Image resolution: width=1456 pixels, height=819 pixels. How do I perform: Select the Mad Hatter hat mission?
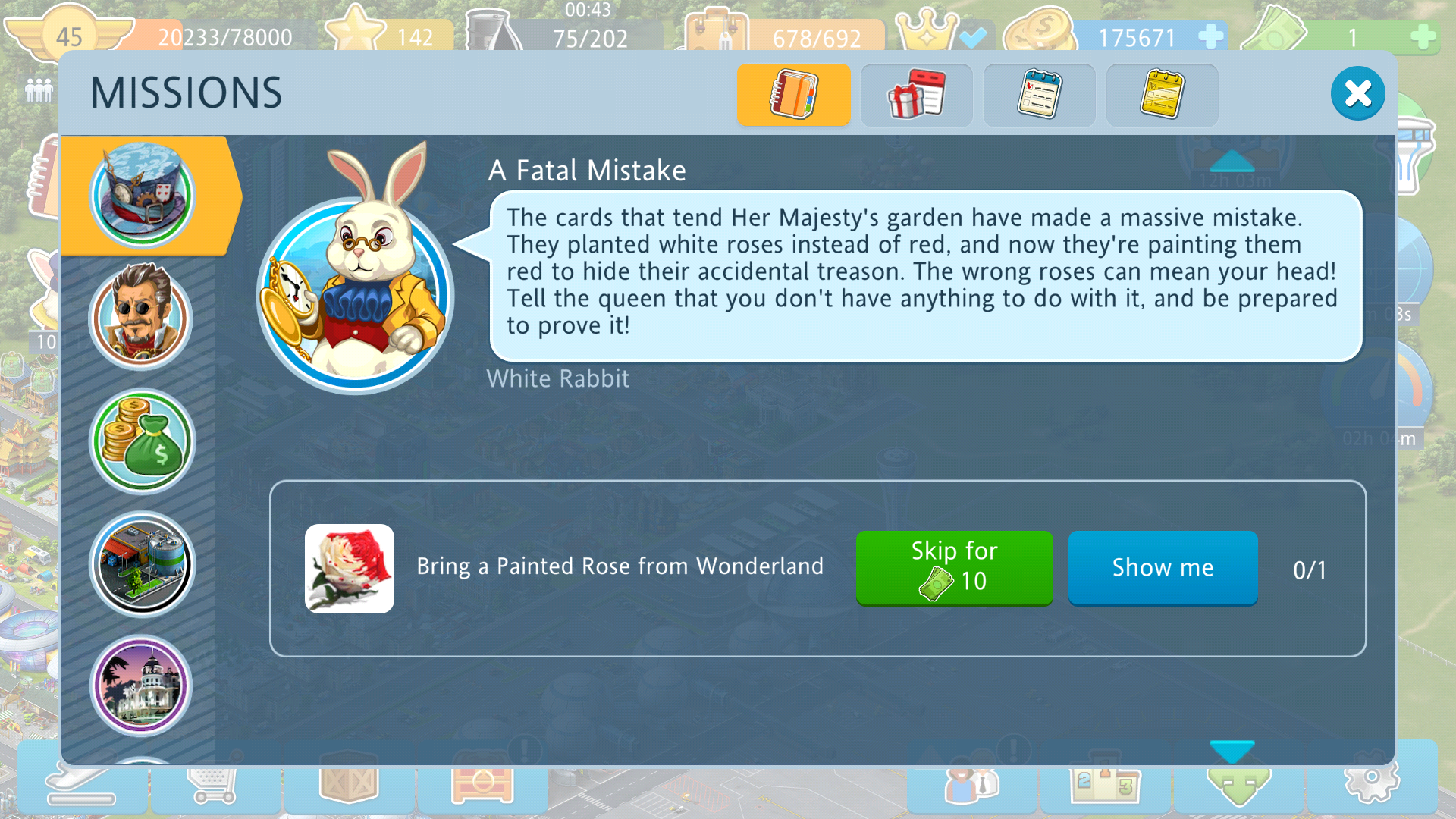[142, 195]
